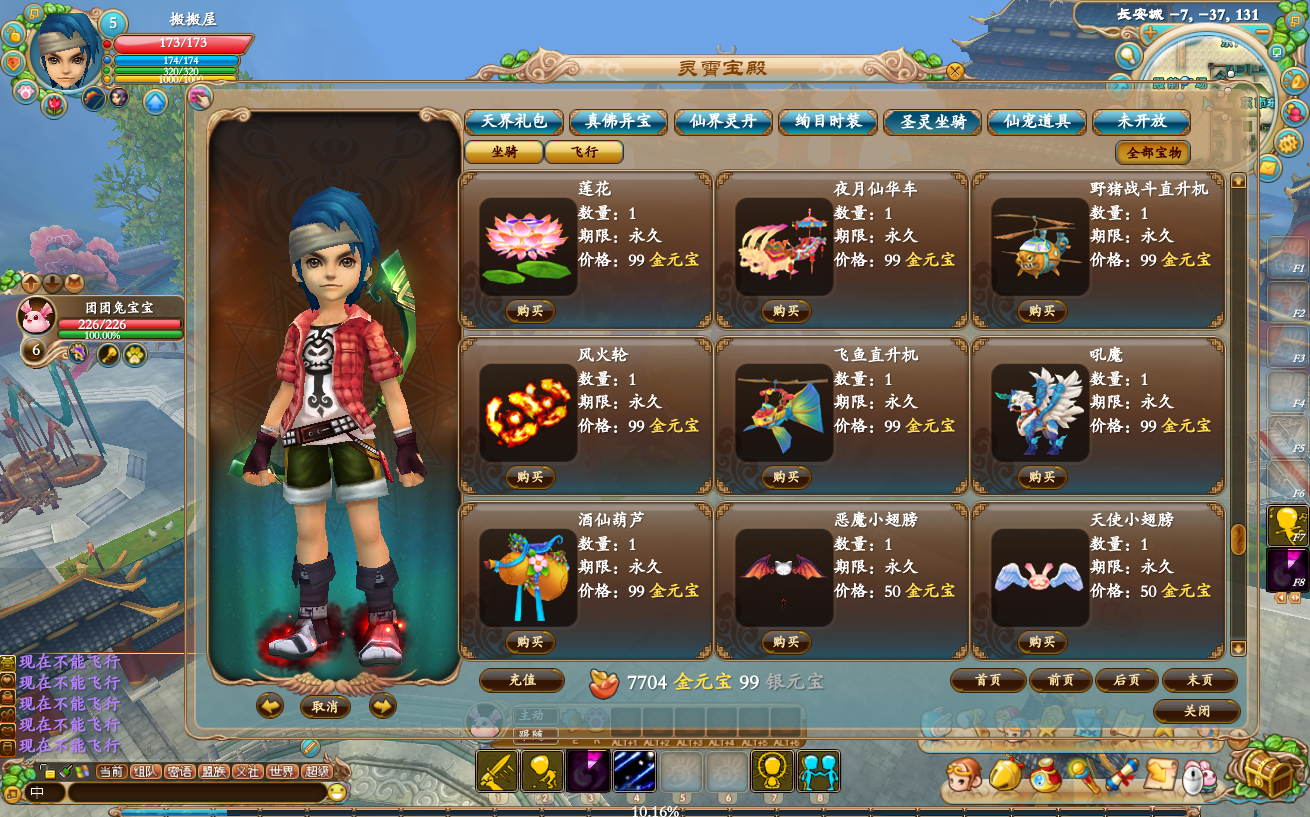
Task: Preview the 风火轮 item icon
Action: (x=527, y=412)
